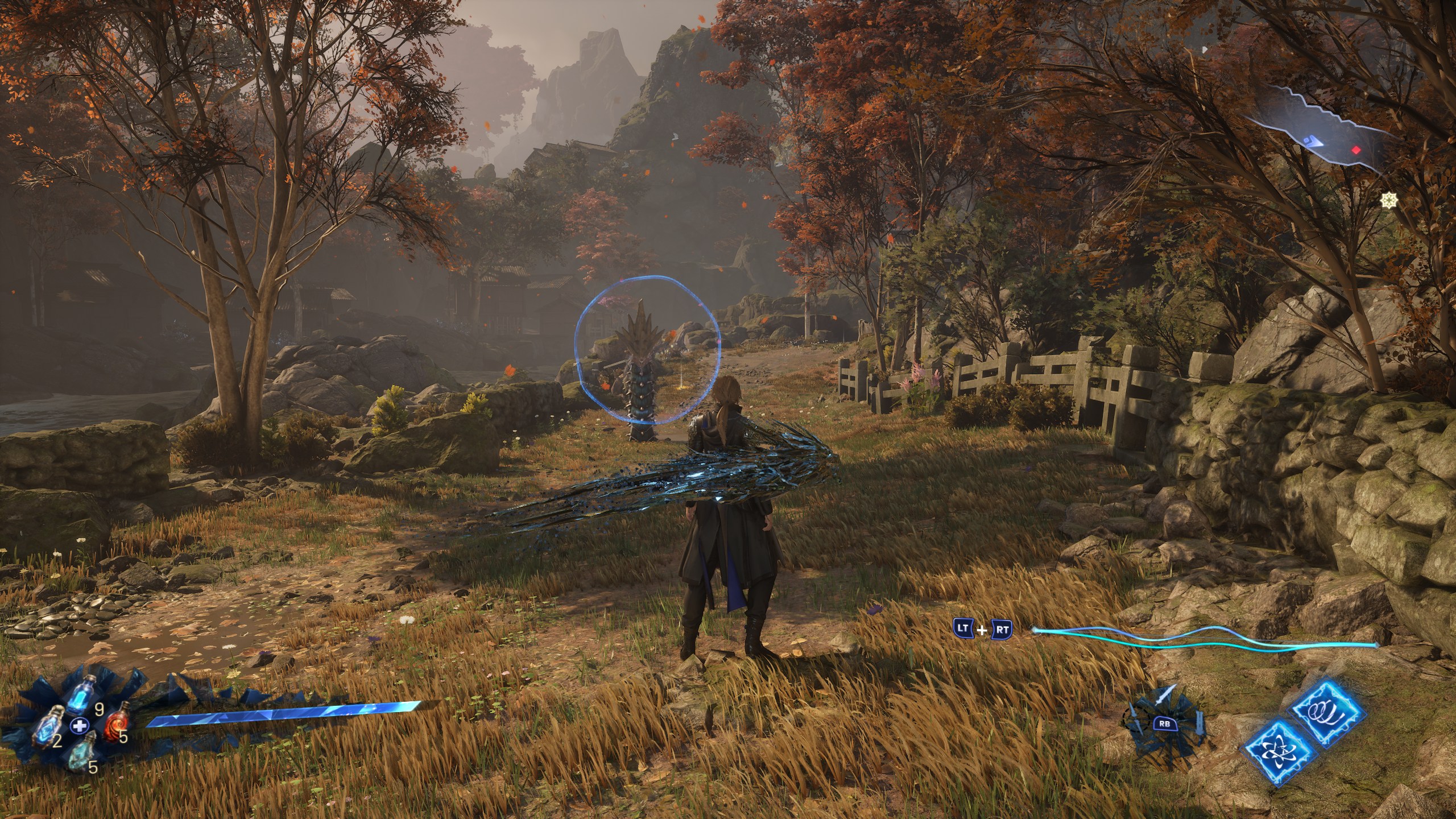Click the red diamond marker on minimap
The width and height of the screenshot is (1456, 819).
[1356, 150]
